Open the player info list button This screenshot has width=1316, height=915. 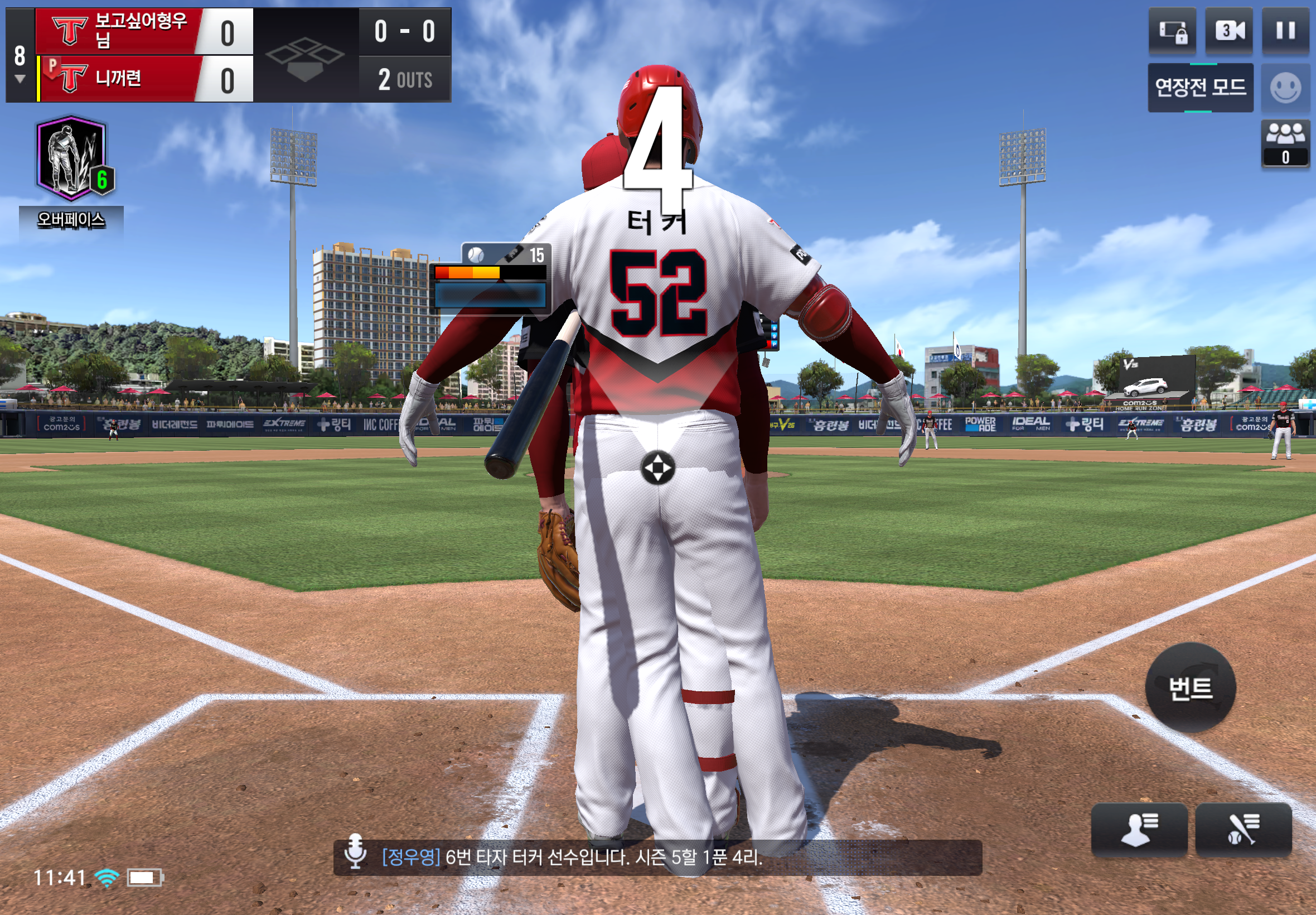(1138, 829)
